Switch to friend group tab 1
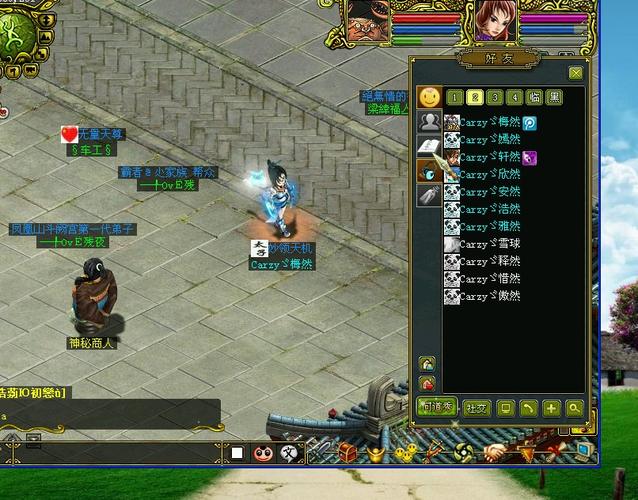This screenshot has width=638, height=500. (455, 97)
